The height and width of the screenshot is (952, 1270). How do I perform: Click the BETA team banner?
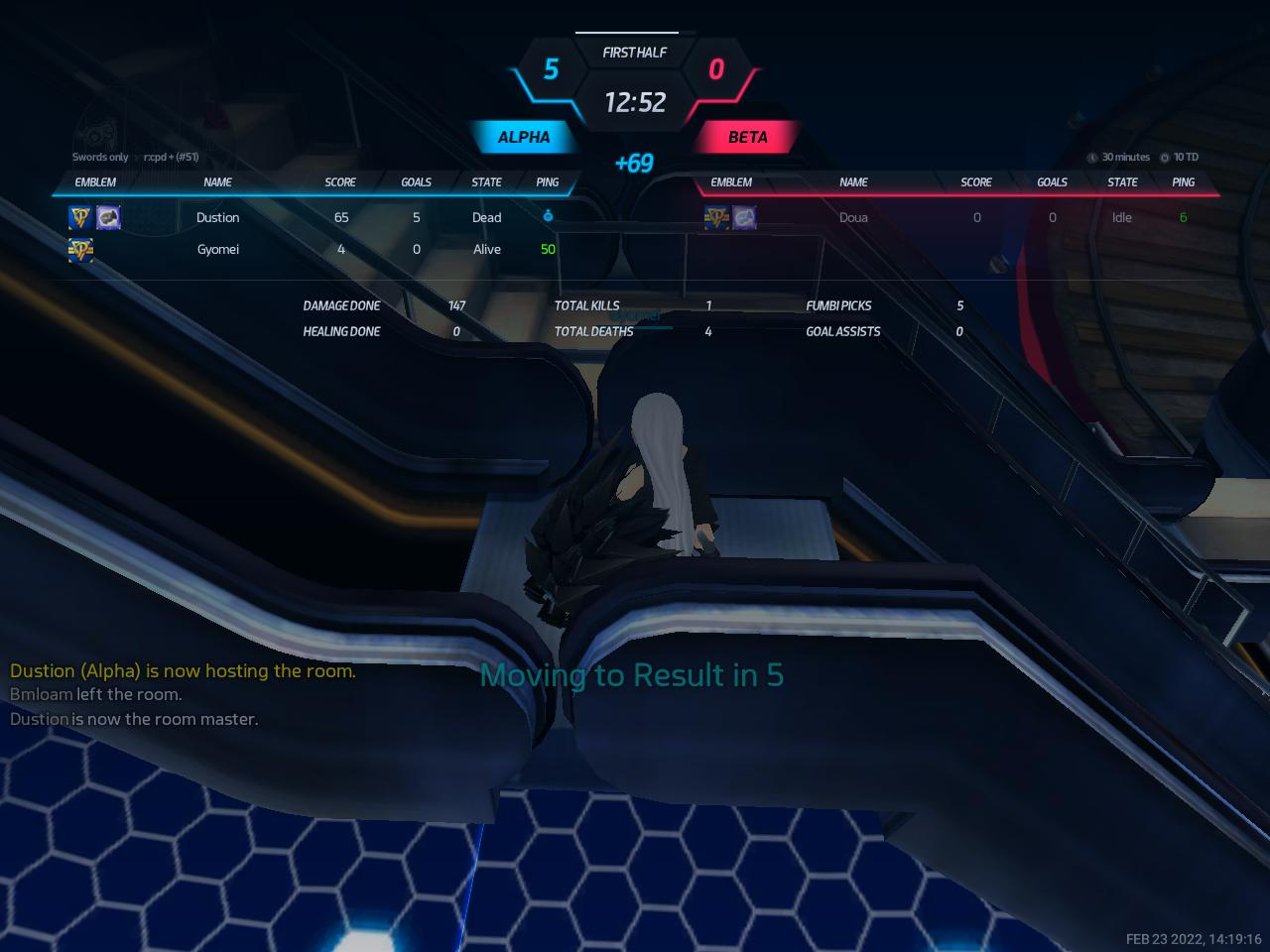[747, 137]
